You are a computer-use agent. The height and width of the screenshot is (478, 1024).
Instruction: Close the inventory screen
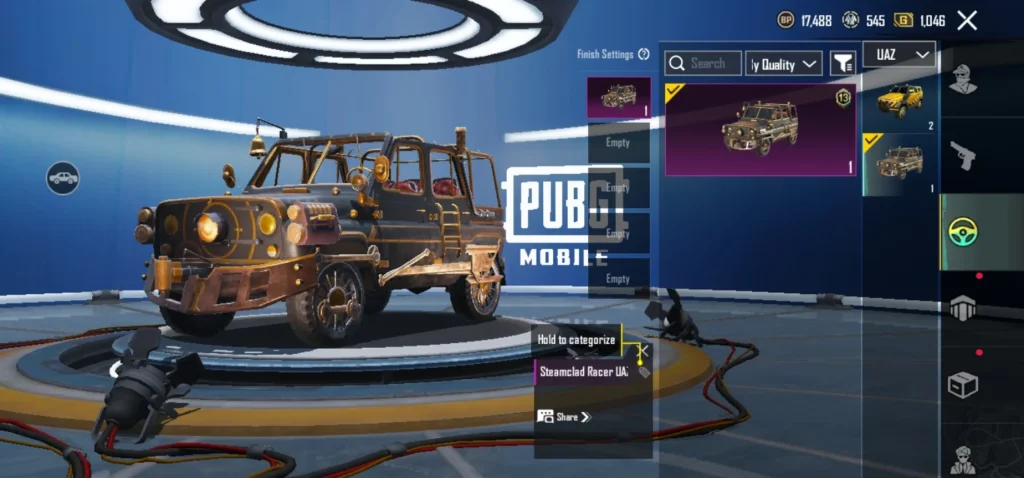point(967,20)
